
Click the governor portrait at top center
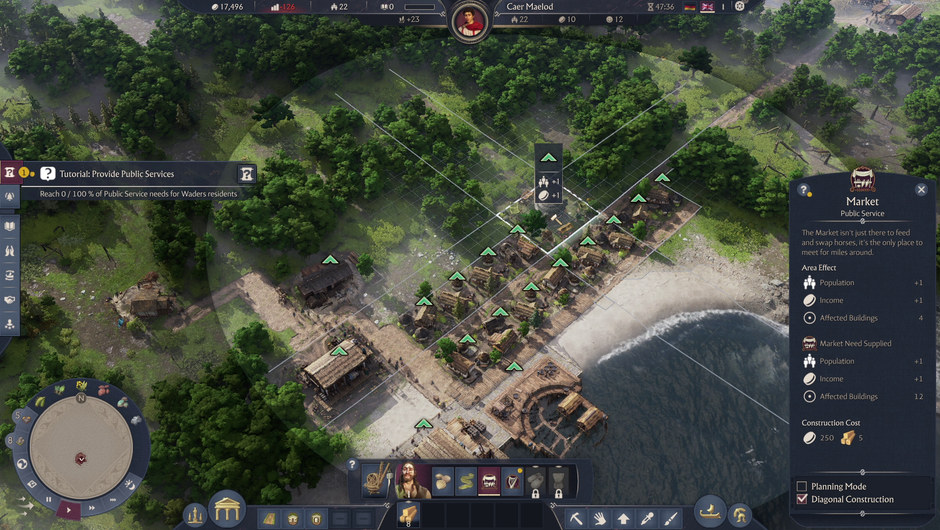pos(468,22)
